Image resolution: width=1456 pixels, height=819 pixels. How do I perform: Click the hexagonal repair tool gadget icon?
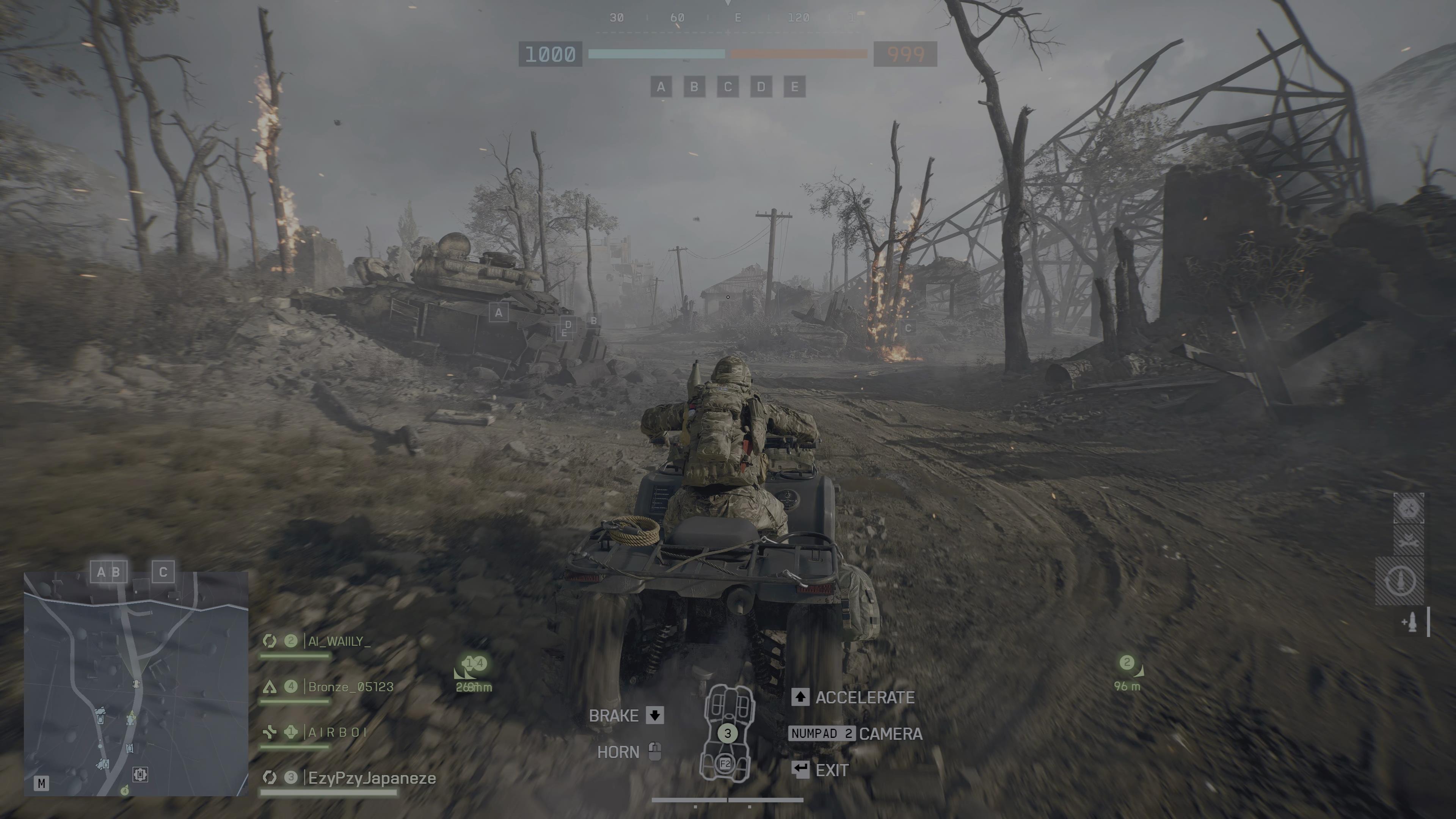point(1409,508)
